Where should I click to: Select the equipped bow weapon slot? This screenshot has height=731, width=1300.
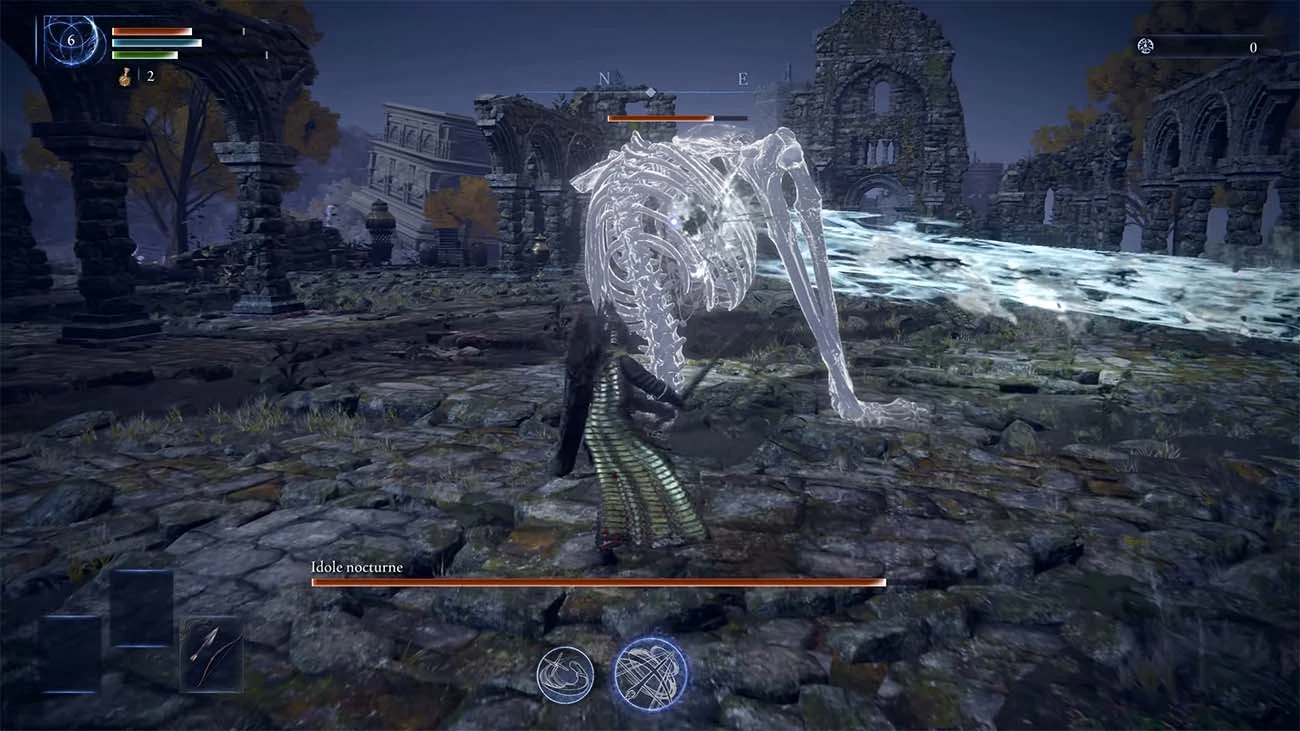pyautogui.click(x=211, y=654)
